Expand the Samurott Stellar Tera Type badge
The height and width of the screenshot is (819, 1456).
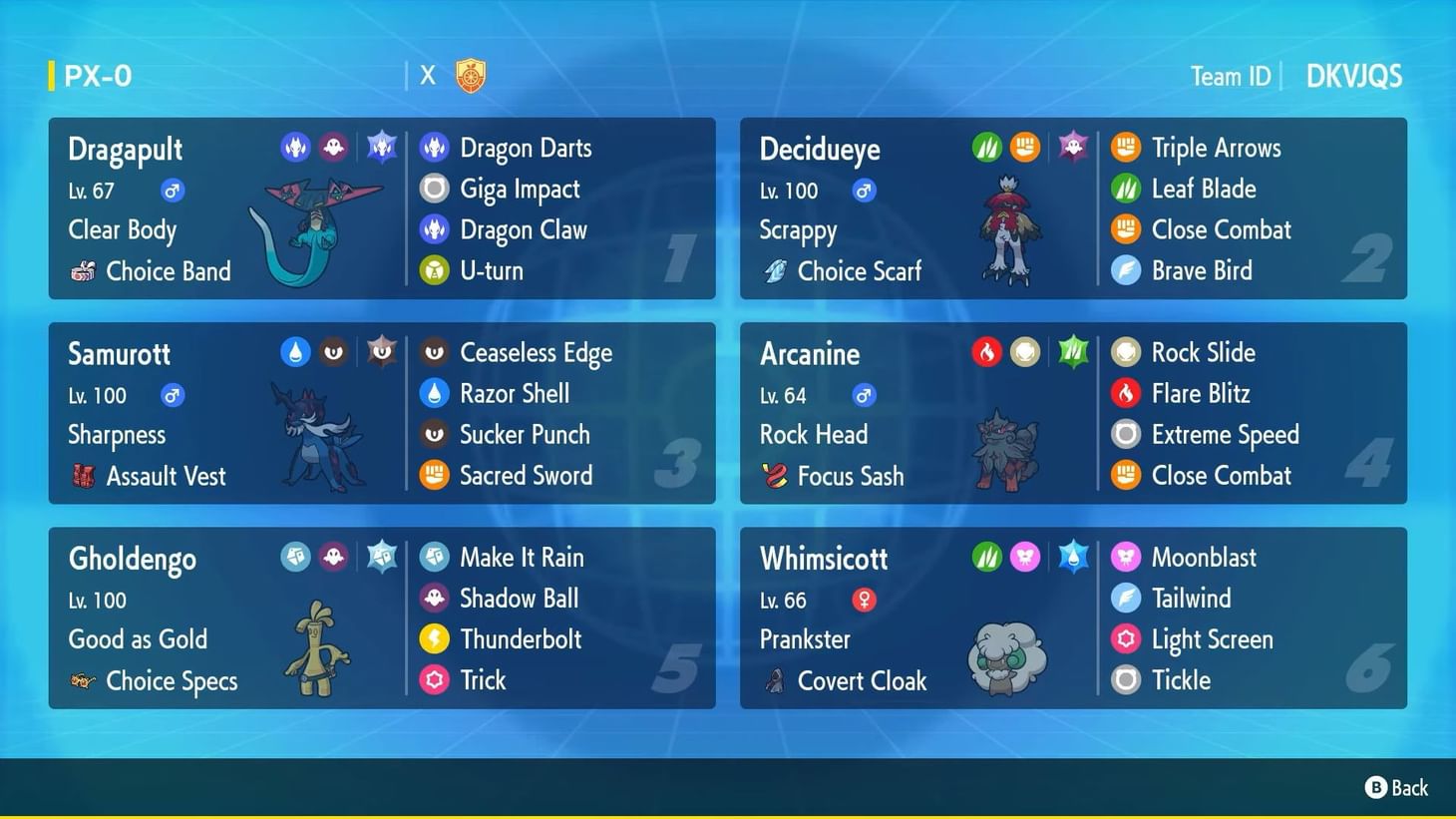(x=382, y=351)
